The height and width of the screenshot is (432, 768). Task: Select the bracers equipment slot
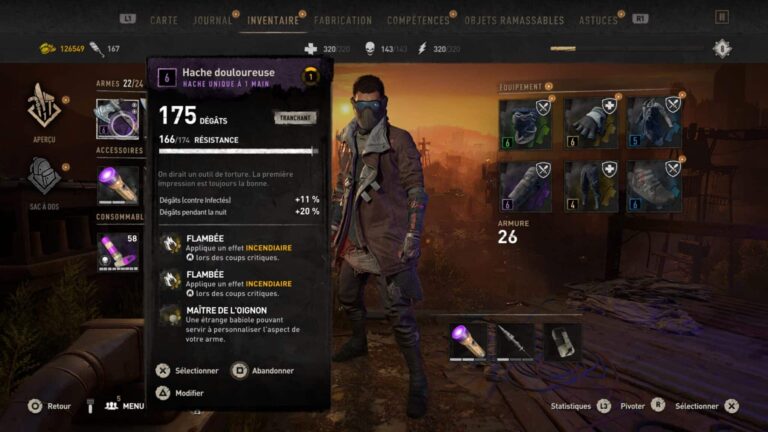(525, 187)
